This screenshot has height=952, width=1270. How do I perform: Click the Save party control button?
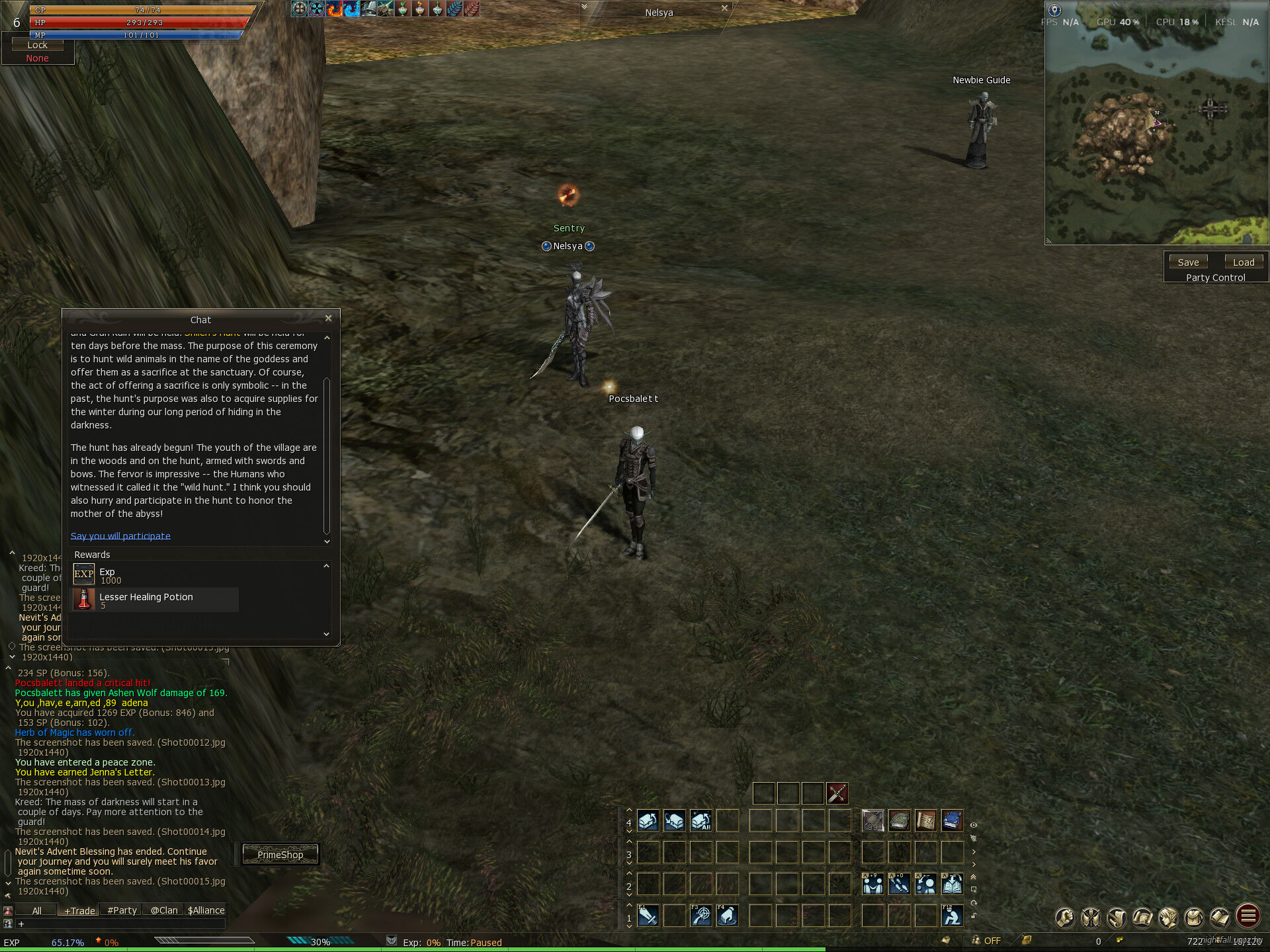click(x=1188, y=262)
